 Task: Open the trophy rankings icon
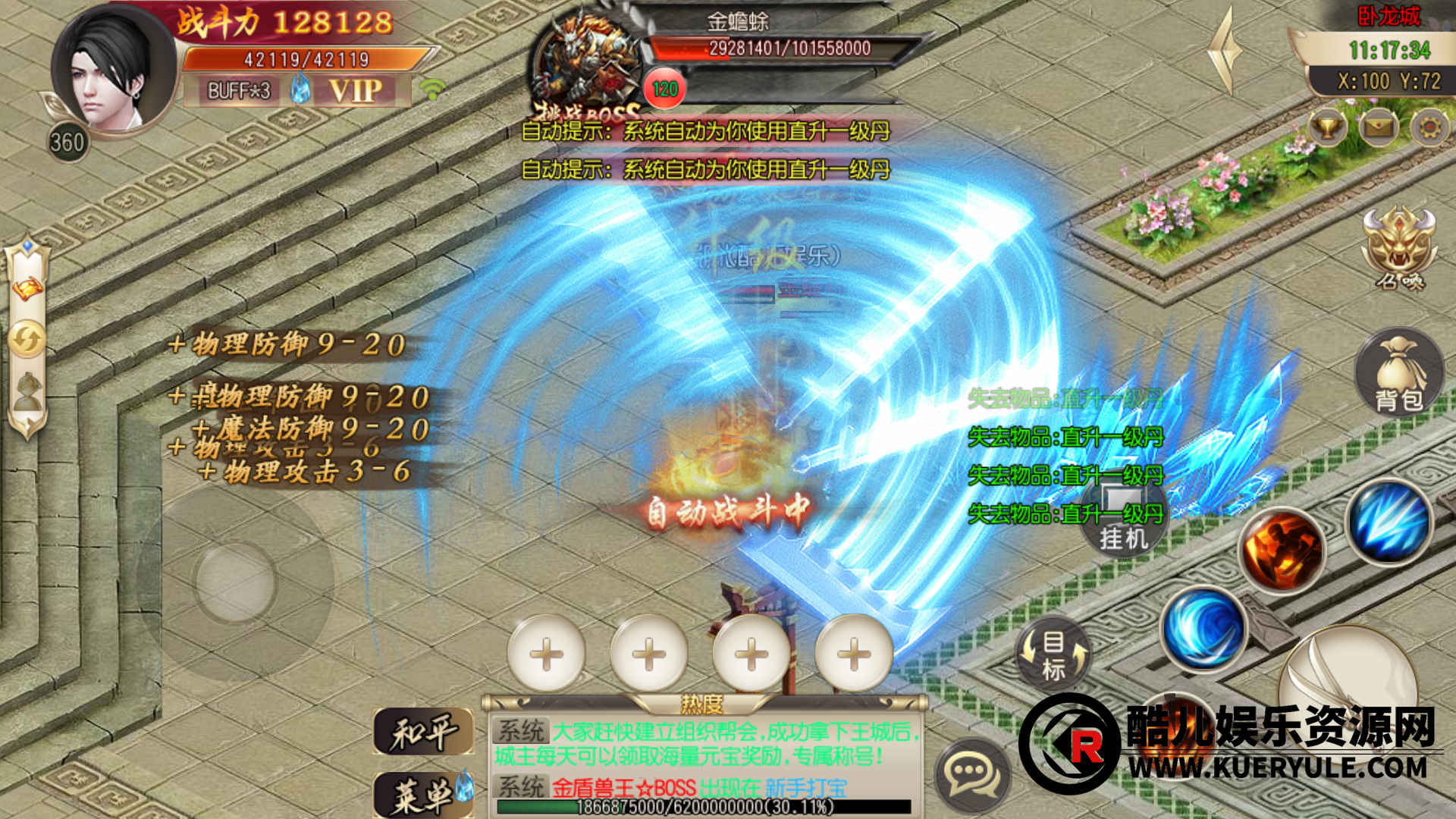click(x=1327, y=127)
